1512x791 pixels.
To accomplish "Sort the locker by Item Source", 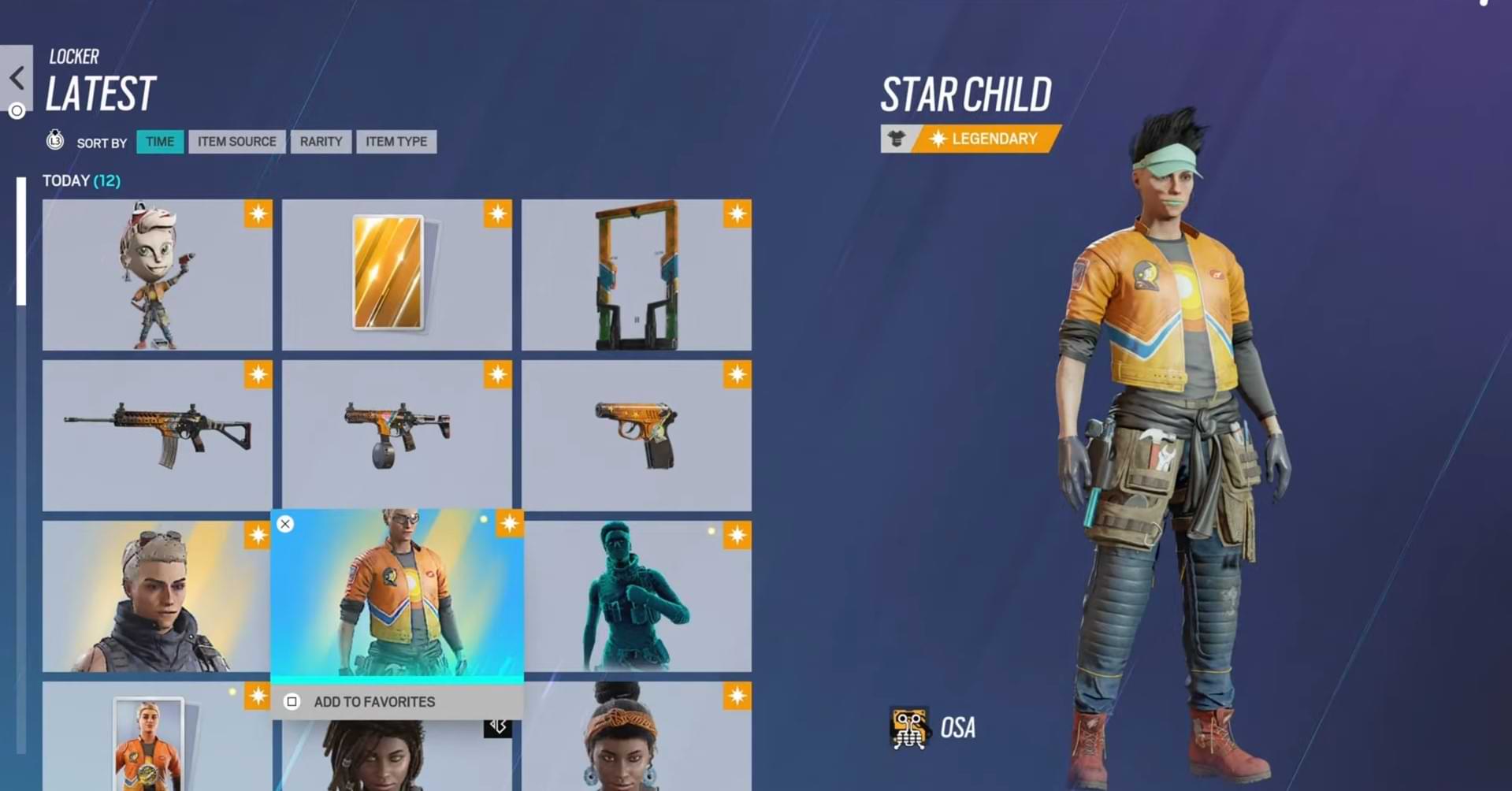I will (x=236, y=142).
